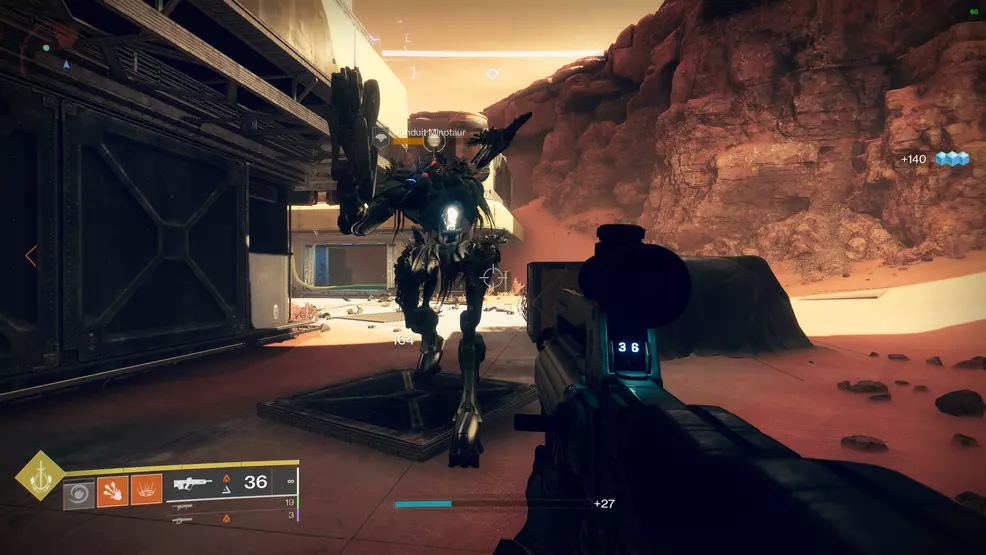Select the equipped primary auto rifle icon
Viewport: 986px width, 555px height.
pyautogui.click(x=192, y=484)
